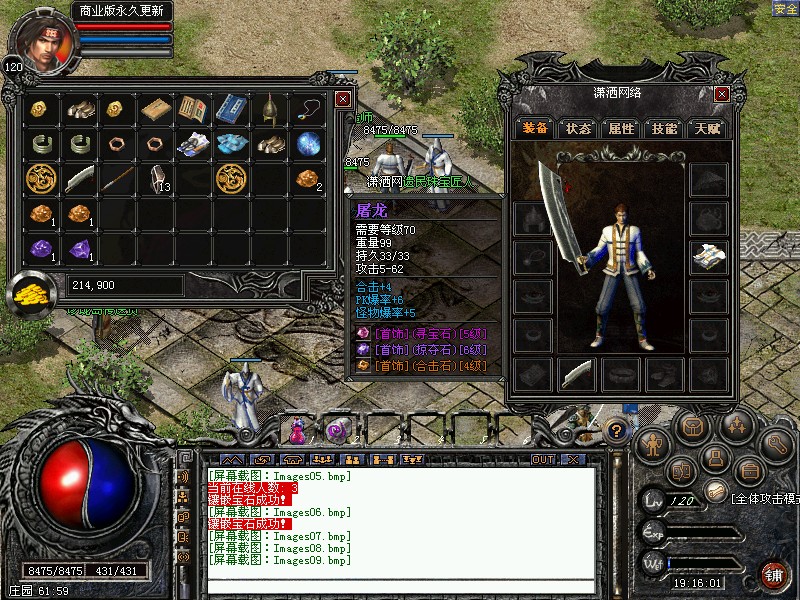Click the chat input line
Viewport: 800px width, 600px height.
400,583
